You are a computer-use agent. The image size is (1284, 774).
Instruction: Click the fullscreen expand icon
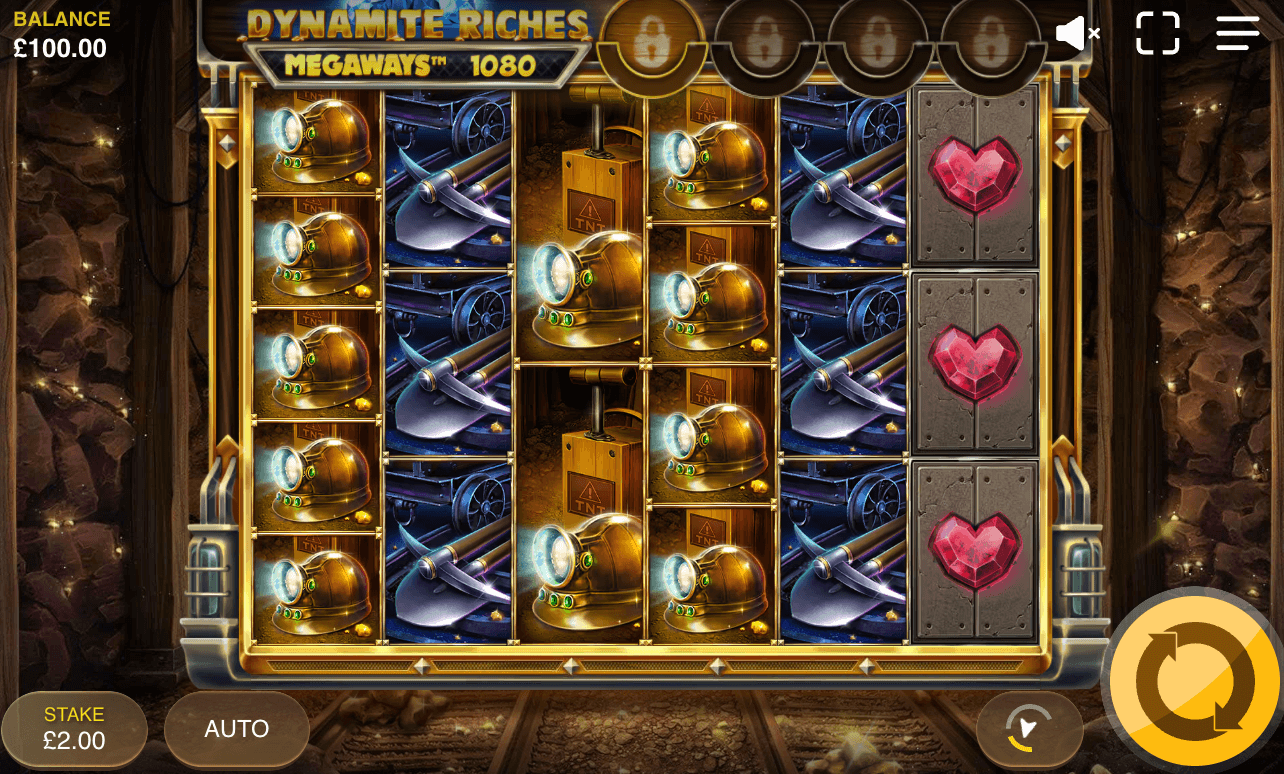pyautogui.click(x=1158, y=32)
